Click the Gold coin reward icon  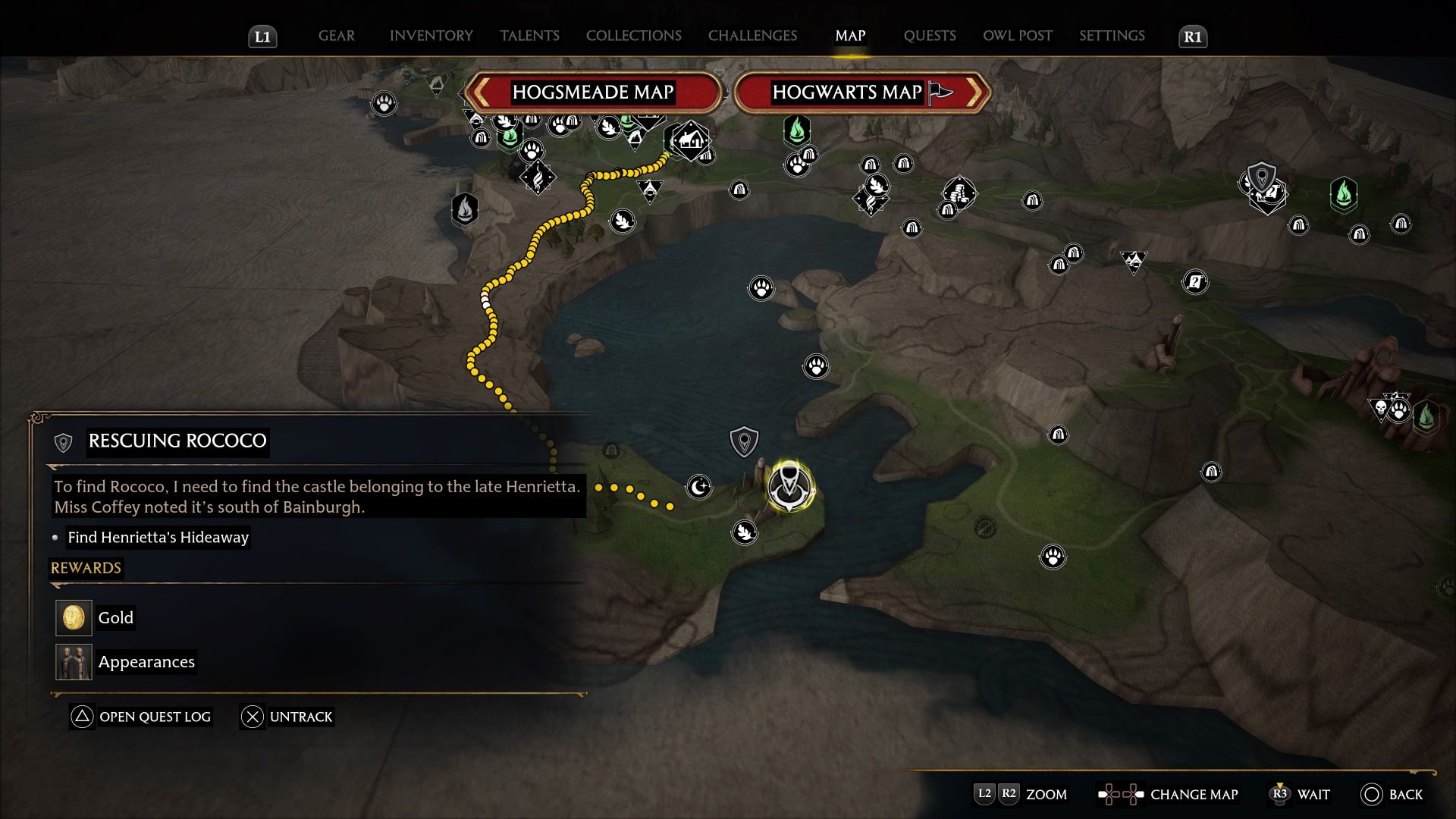click(73, 617)
